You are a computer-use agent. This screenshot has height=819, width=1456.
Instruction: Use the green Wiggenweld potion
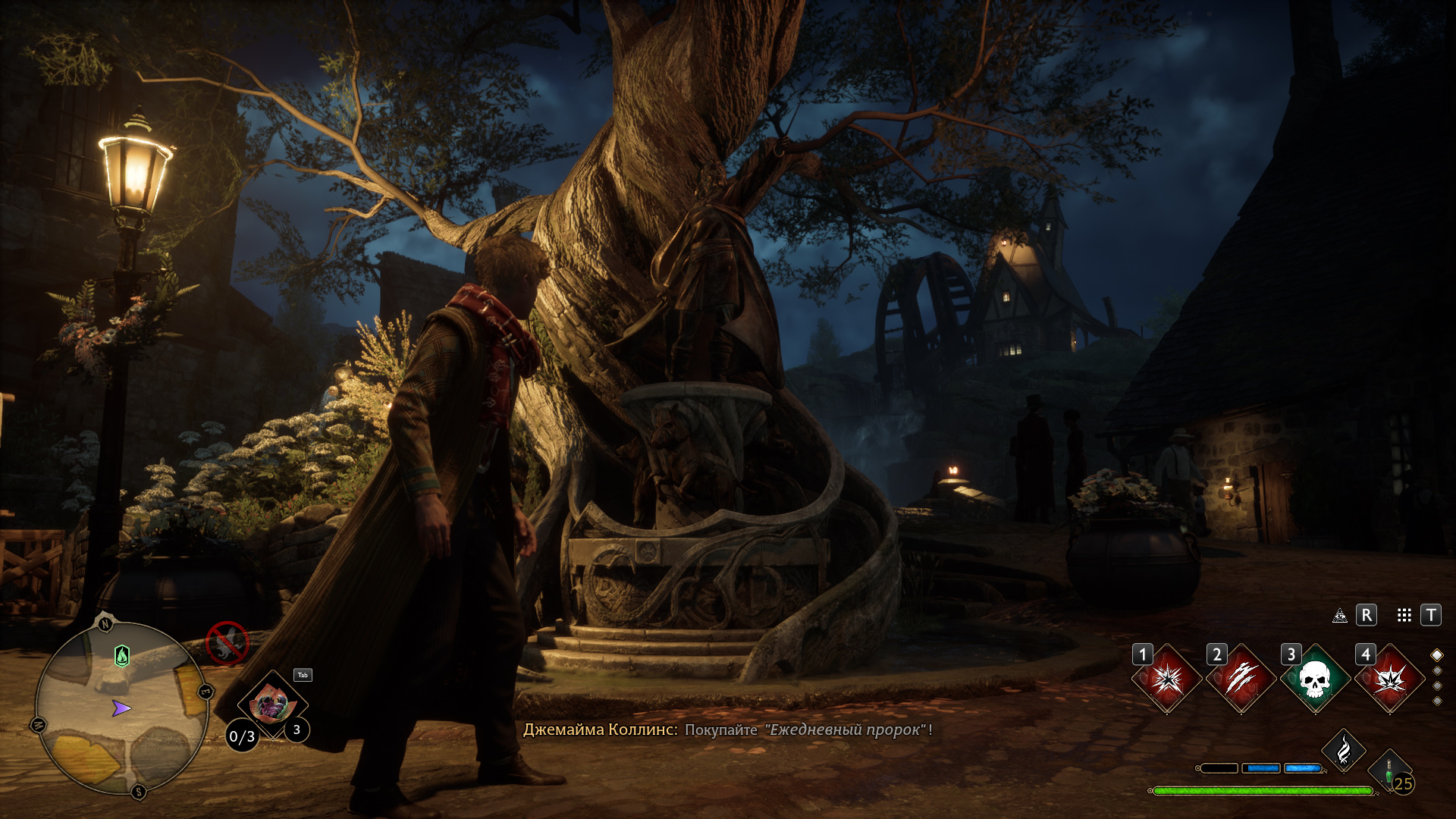click(x=1389, y=772)
